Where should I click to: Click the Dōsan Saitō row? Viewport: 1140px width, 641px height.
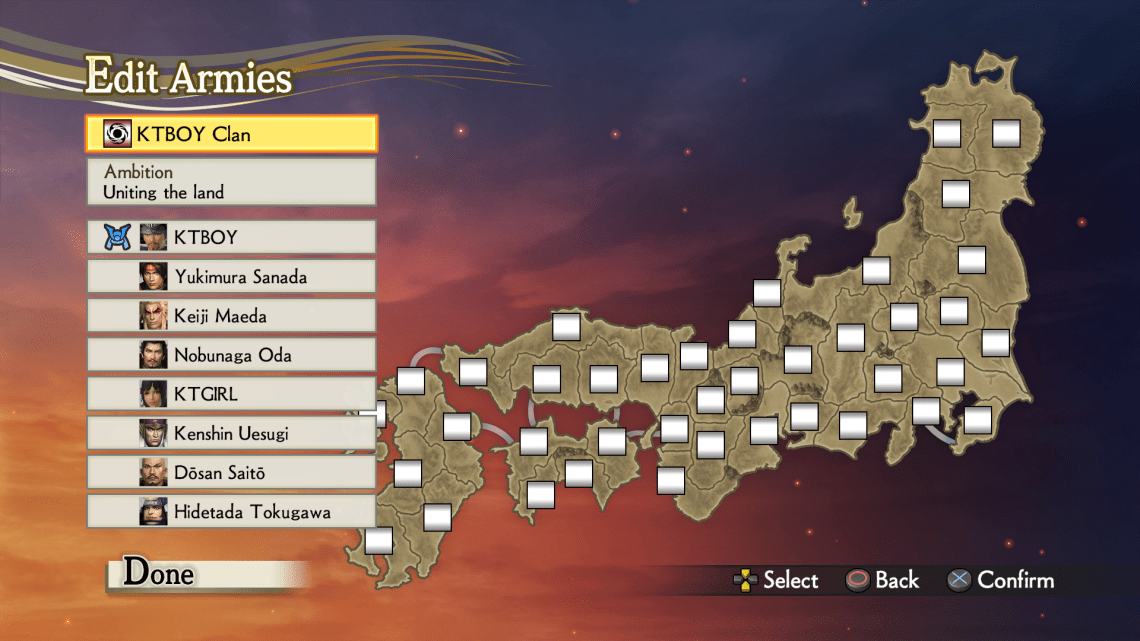(231, 472)
